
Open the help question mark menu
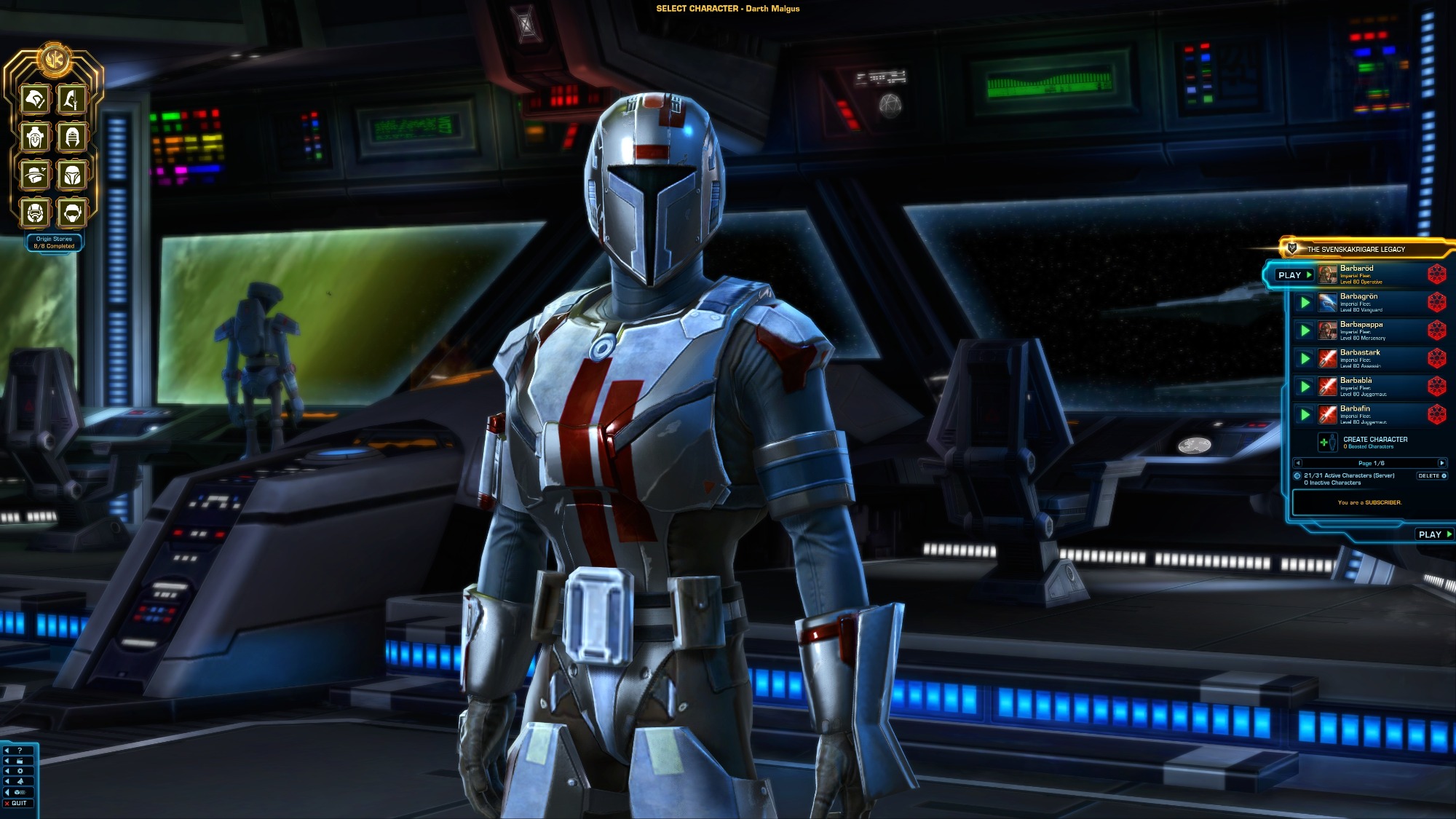point(20,751)
